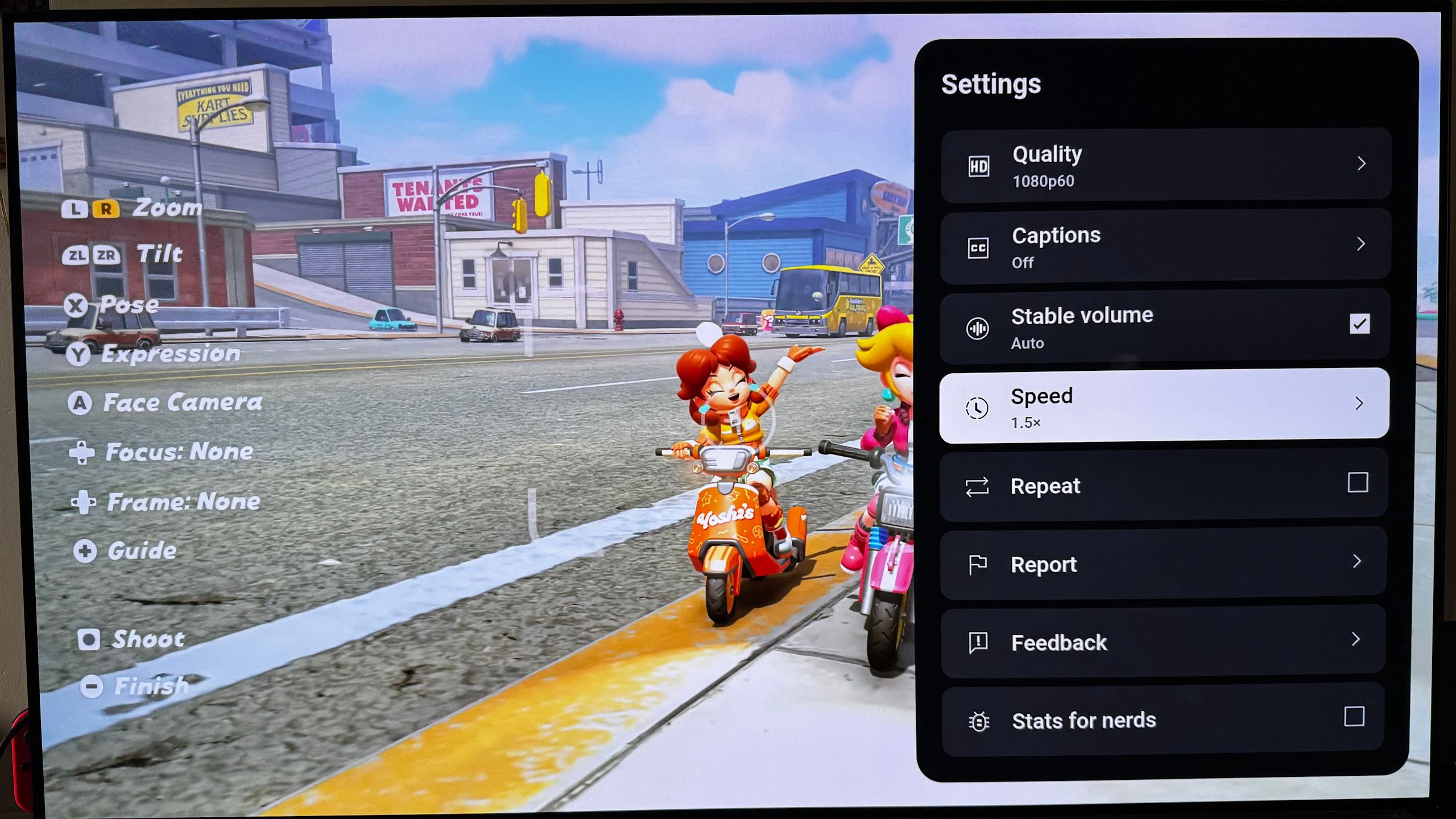The image size is (1456, 819).
Task: Open the Speed playback setting
Action: pyautogui.click(x=1164, y=406)
